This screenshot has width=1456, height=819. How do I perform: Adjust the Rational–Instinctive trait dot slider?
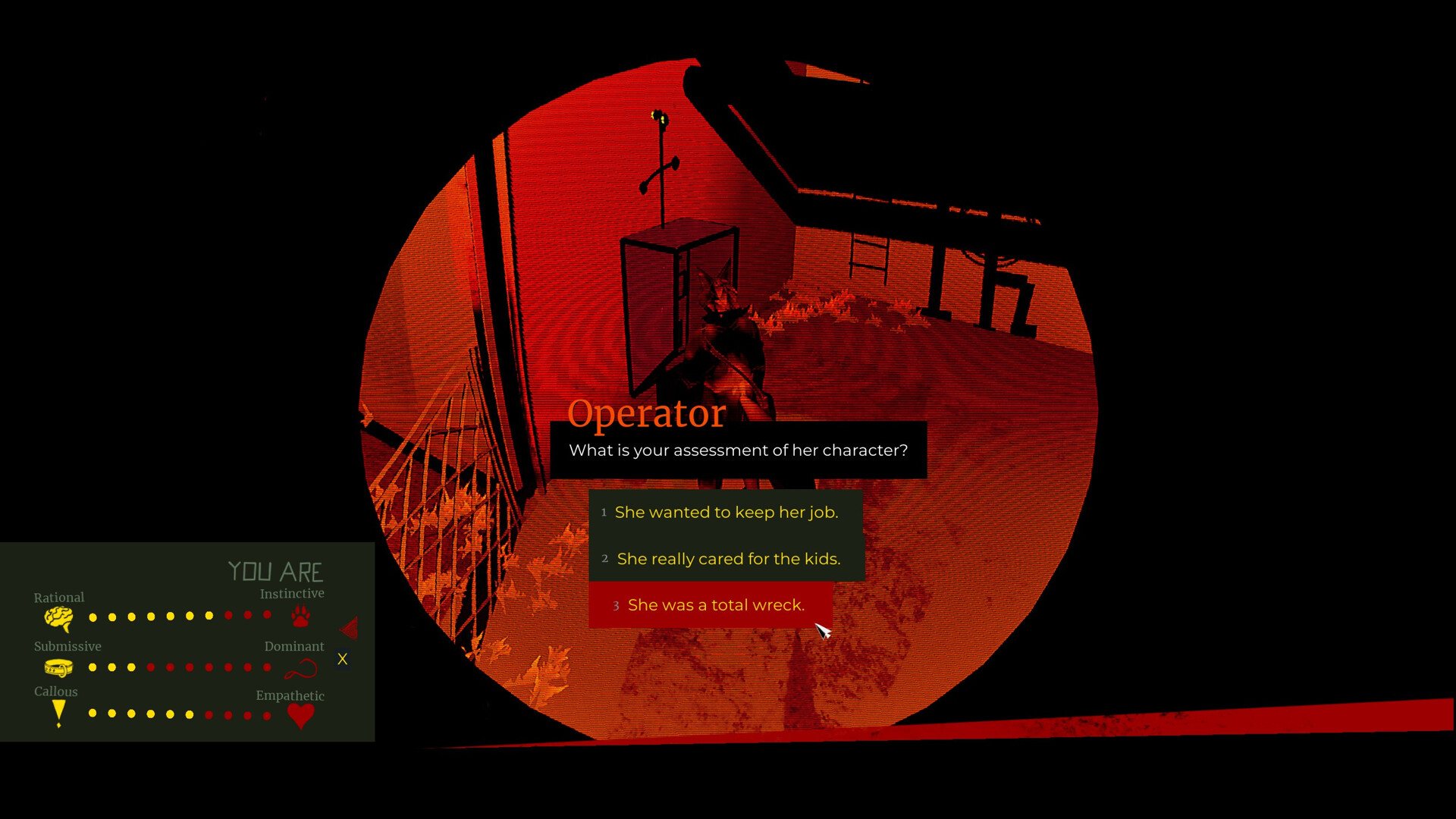[x=180, y=617]
